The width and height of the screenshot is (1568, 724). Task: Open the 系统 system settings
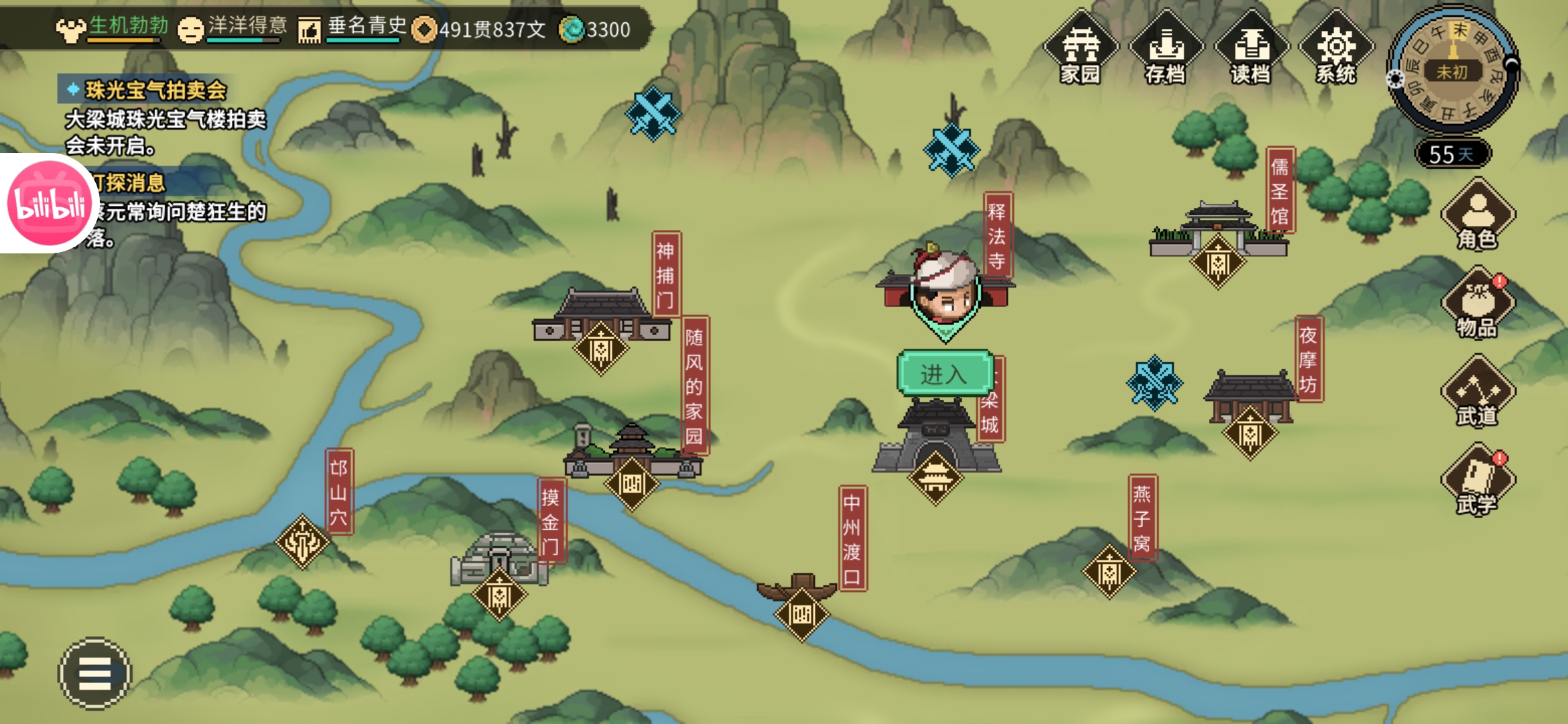coord(1336,48)
